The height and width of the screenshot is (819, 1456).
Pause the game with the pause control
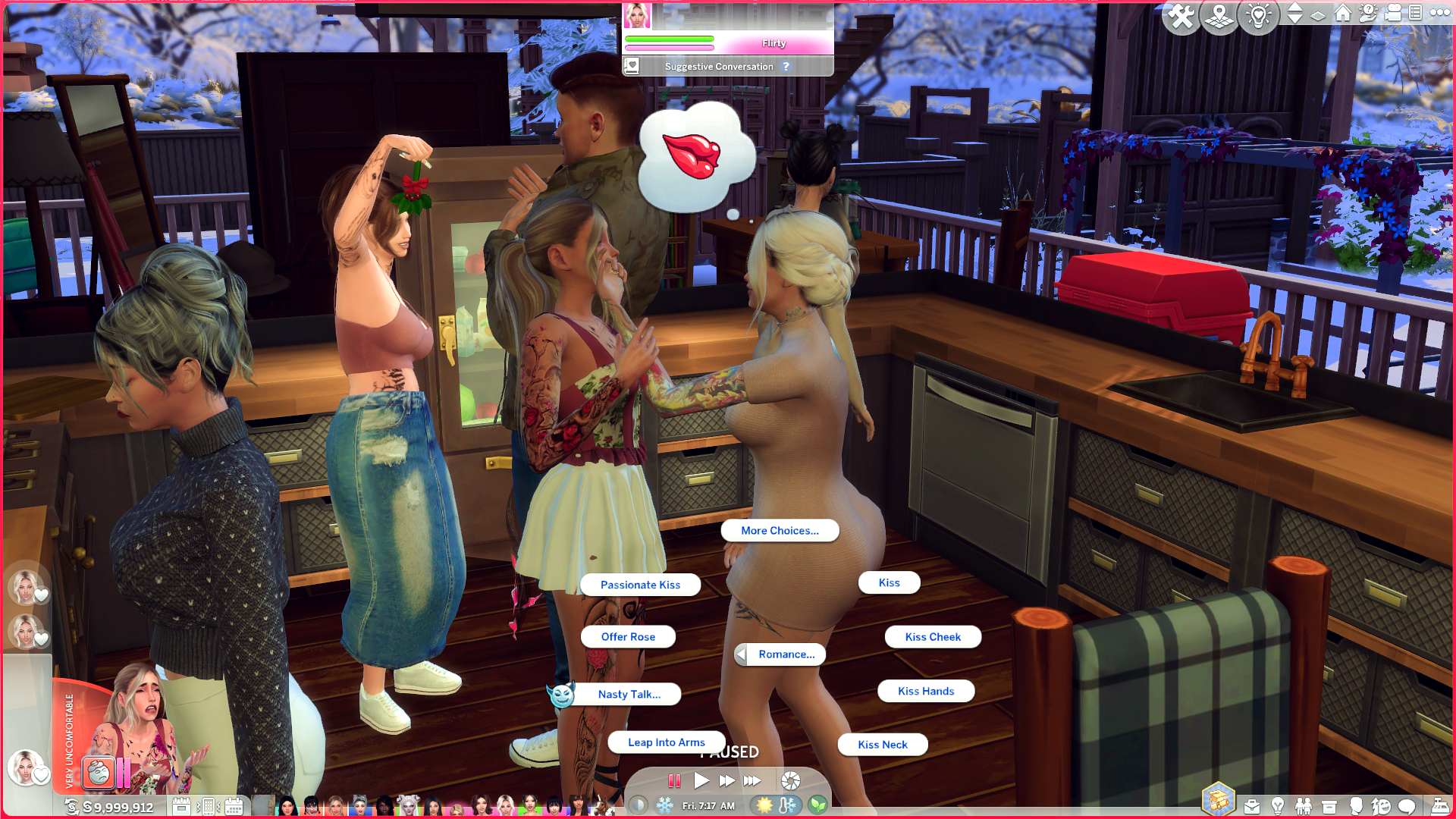click(675, 780)
